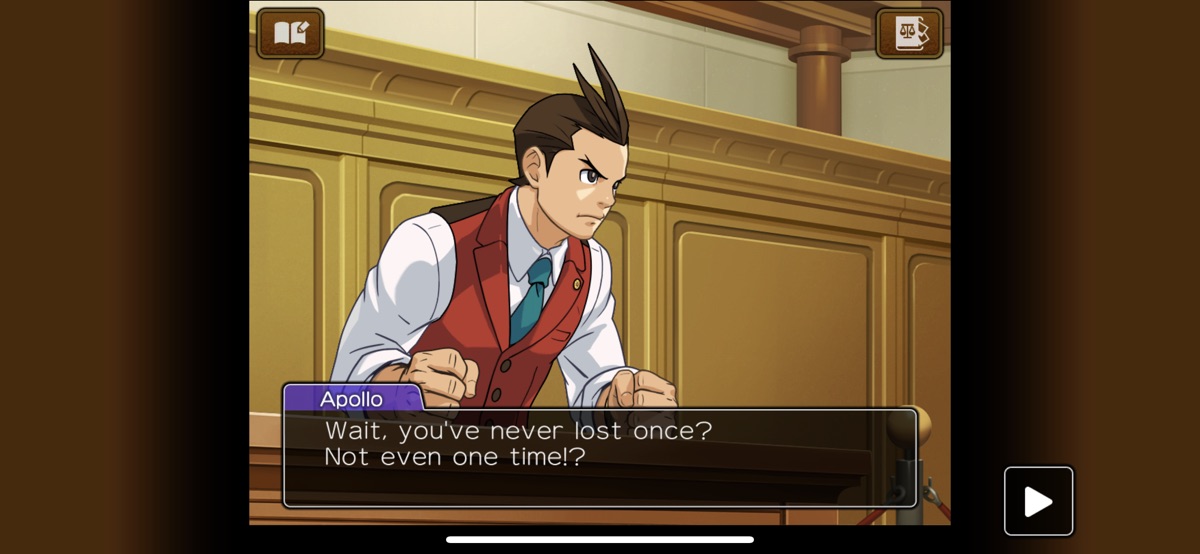The image size is (1200, 554).
Task: Tap Apollo's dialogue text box to continue
Action: [x=600, y=458]
